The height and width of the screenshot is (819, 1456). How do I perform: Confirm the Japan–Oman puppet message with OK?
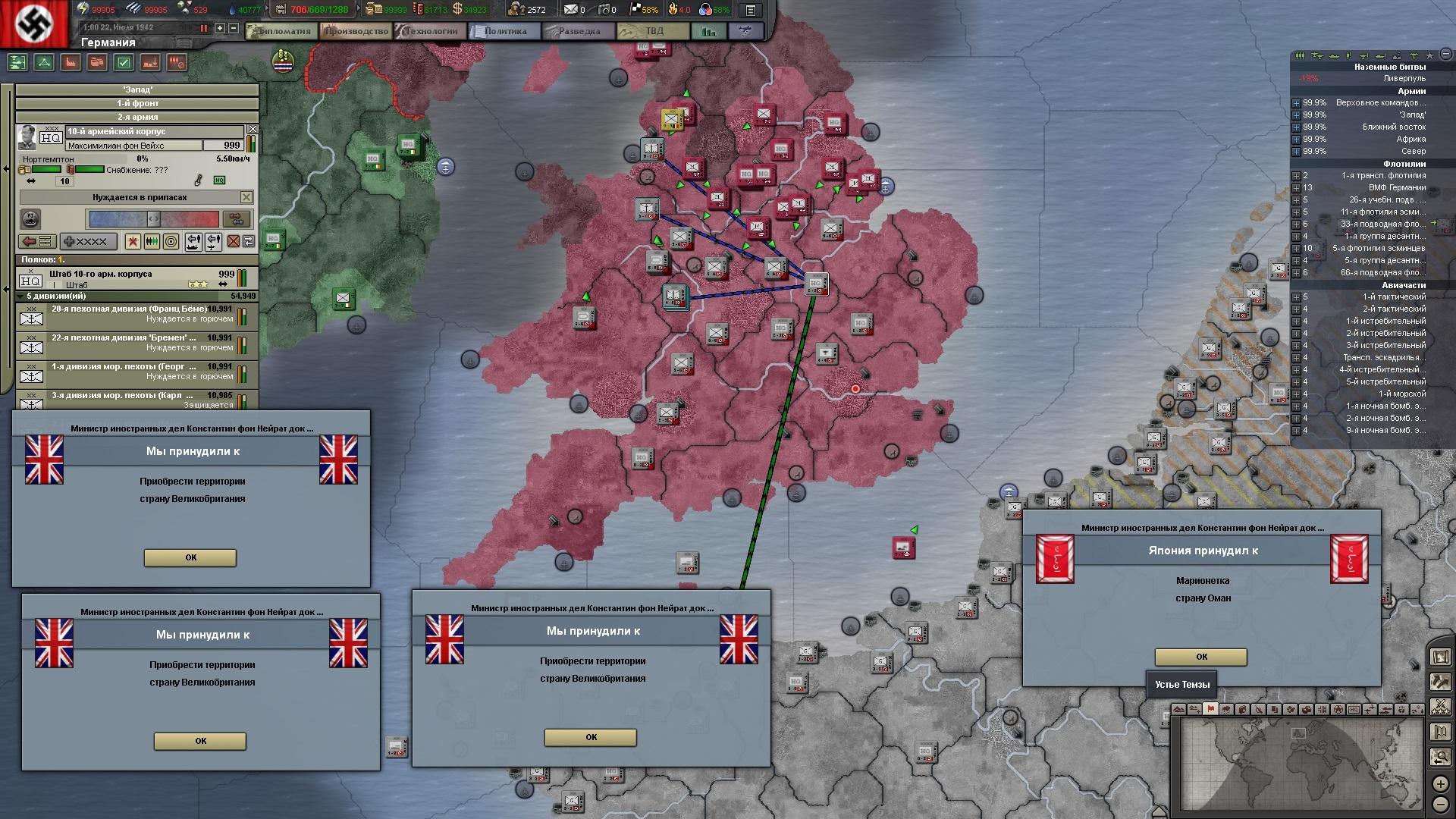[1200, 657]
